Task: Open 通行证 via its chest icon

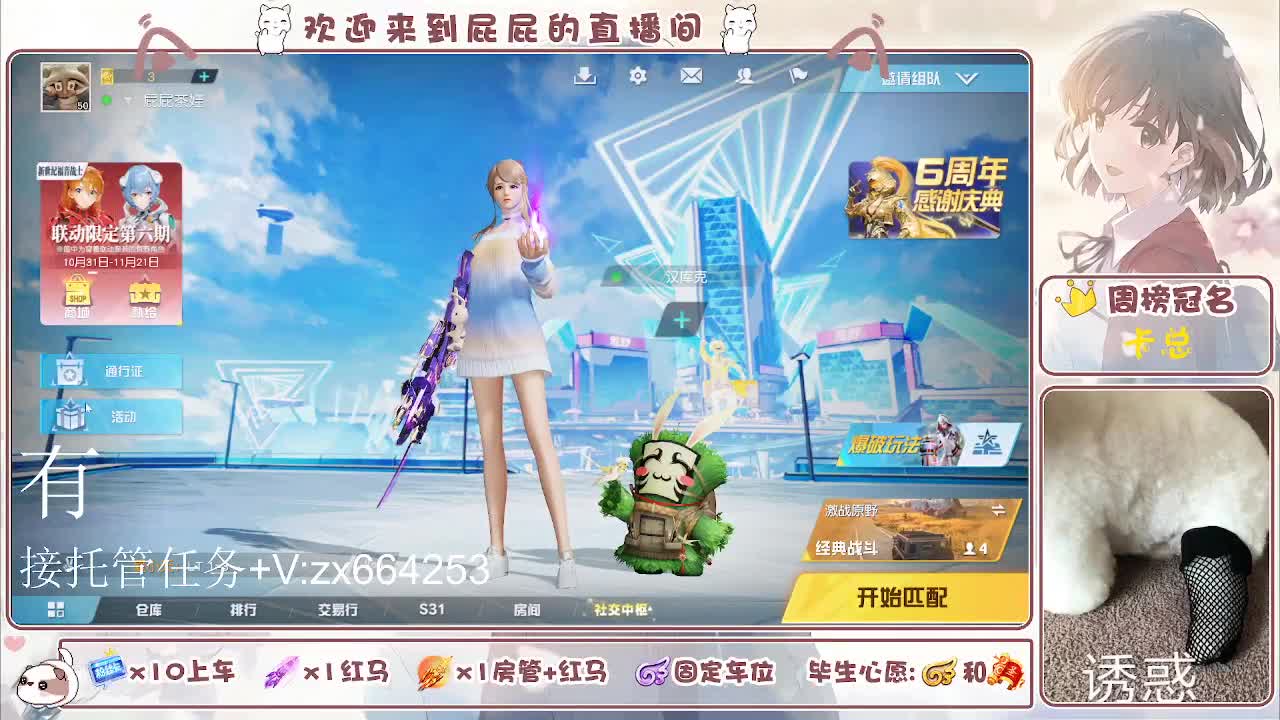Action: pos(69,373)
